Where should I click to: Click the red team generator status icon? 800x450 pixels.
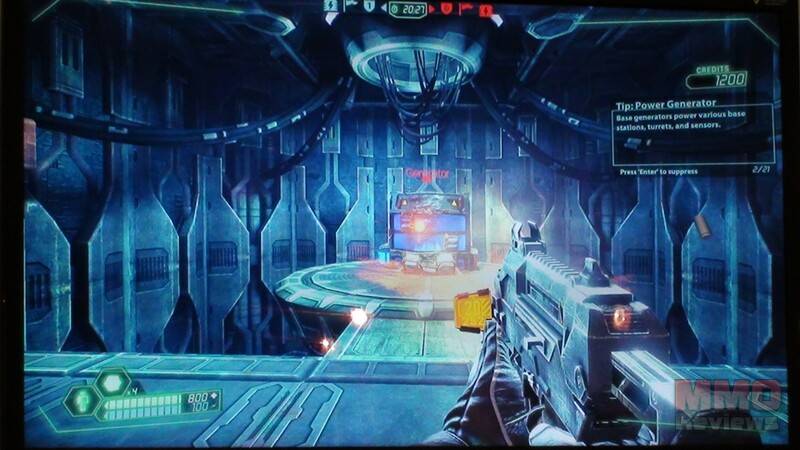tap(484, 9)
